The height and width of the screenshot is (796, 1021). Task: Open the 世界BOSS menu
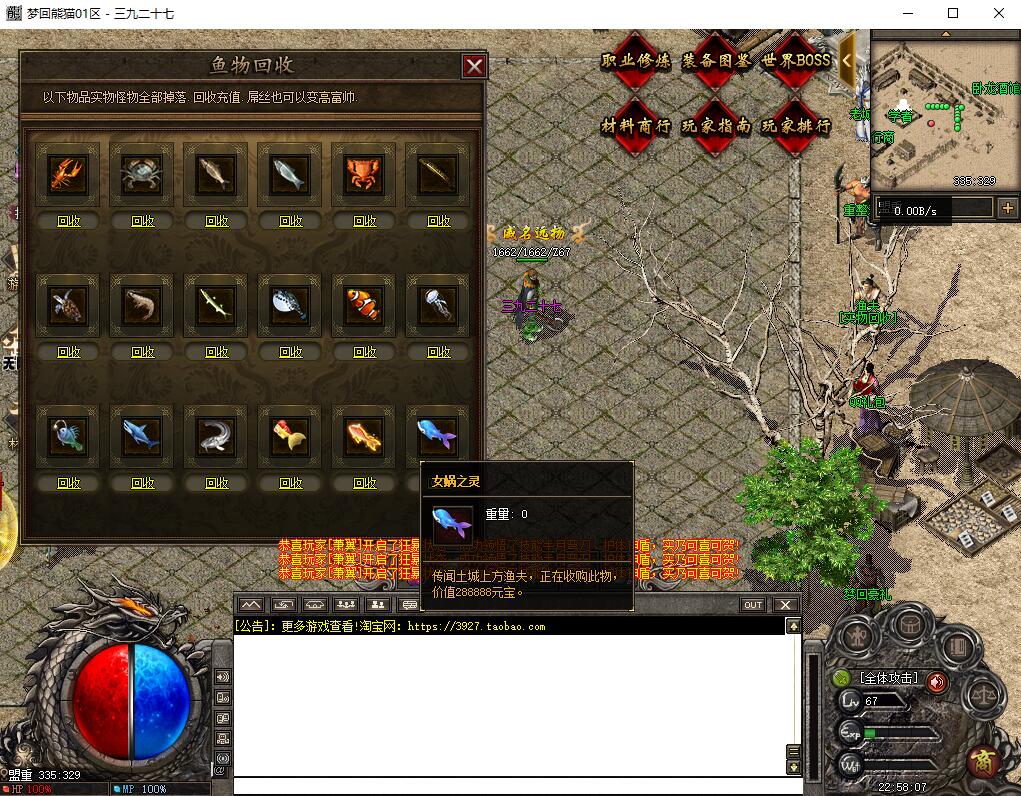796,61
